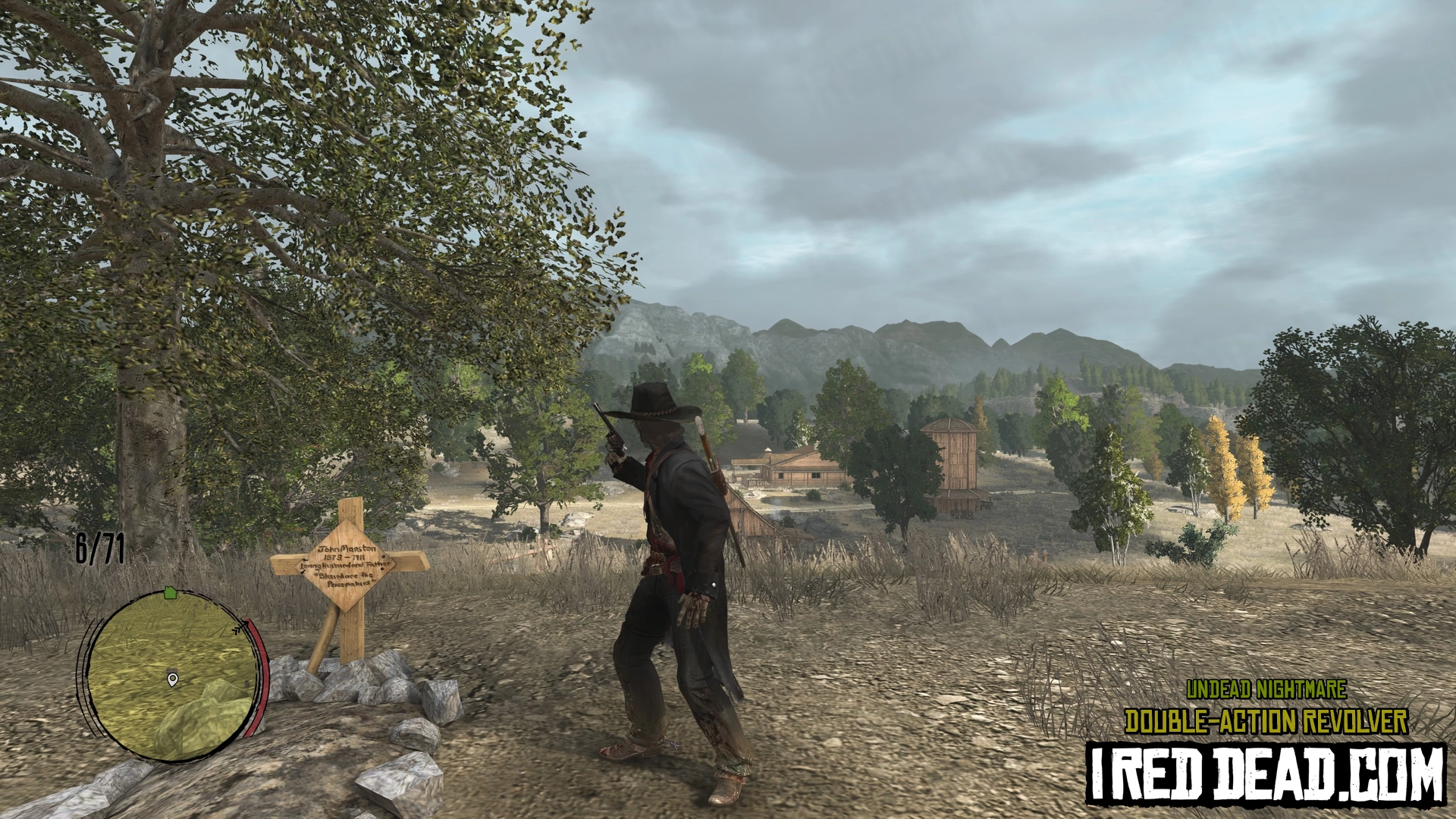The image size is (1456, 819).
Task: Click the player position marker on minimap
Action: point(173,679)
